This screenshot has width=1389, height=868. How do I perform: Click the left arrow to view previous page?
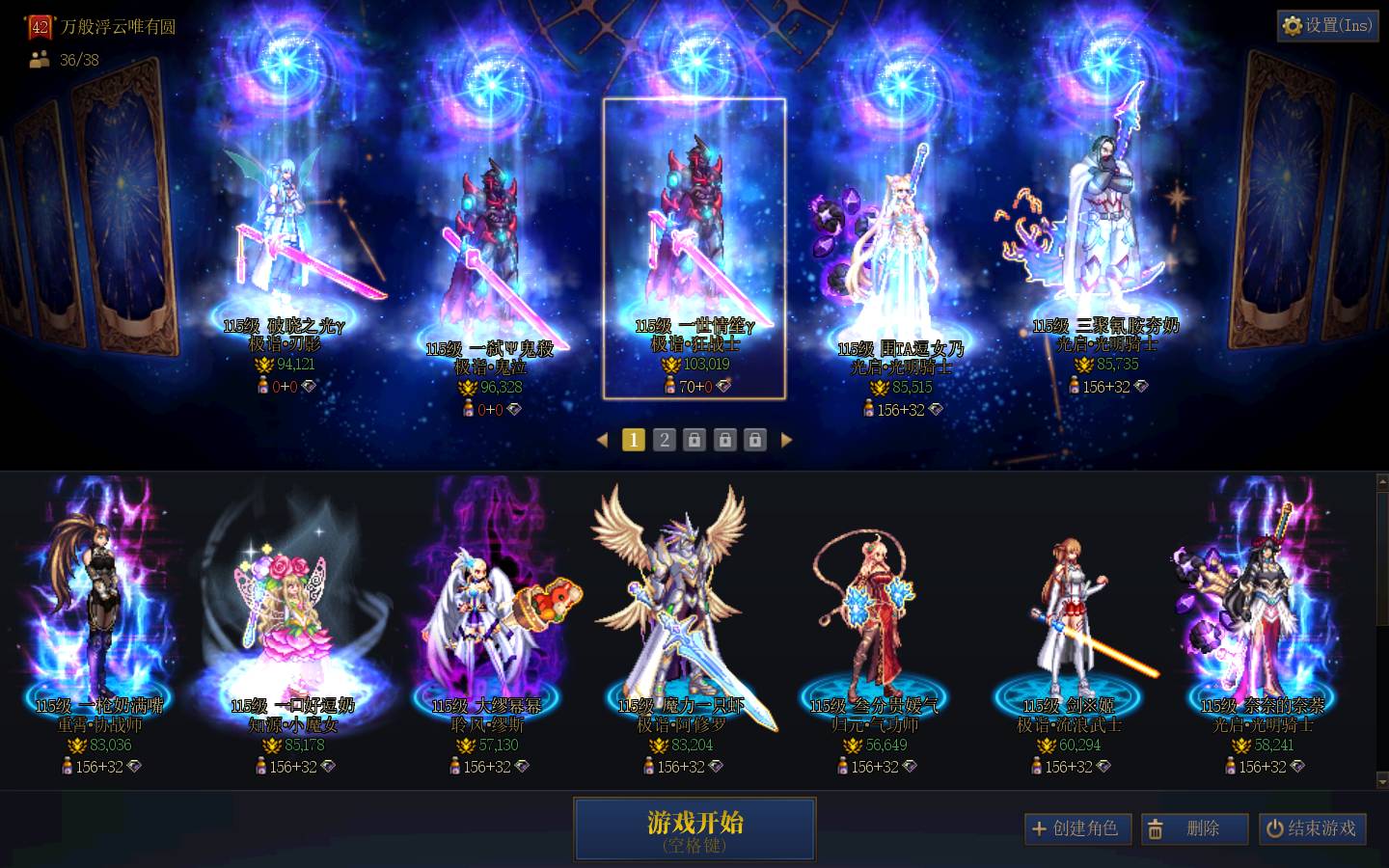(x=604, y=440)
